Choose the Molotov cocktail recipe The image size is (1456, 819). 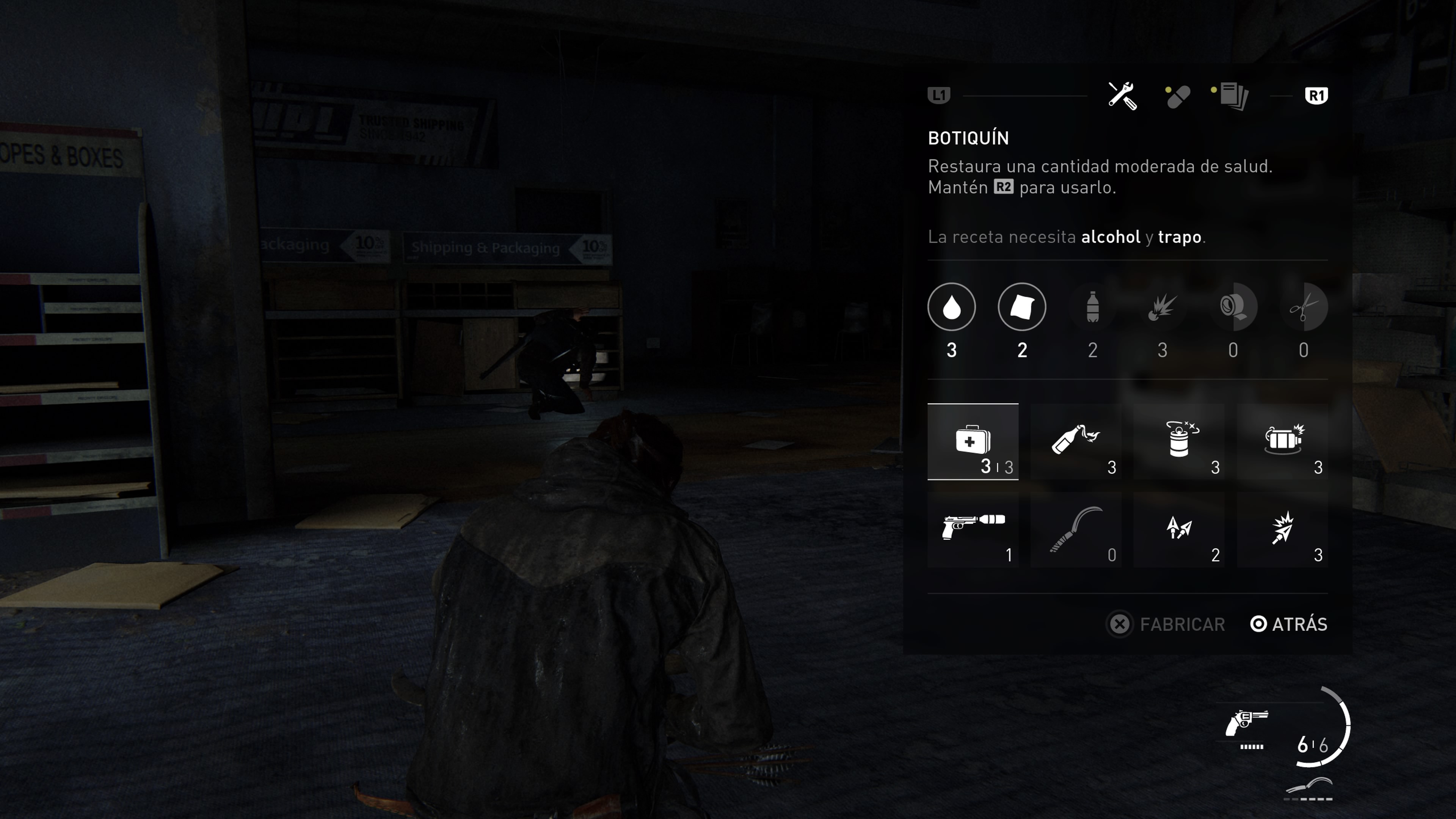coord(1076,442)
